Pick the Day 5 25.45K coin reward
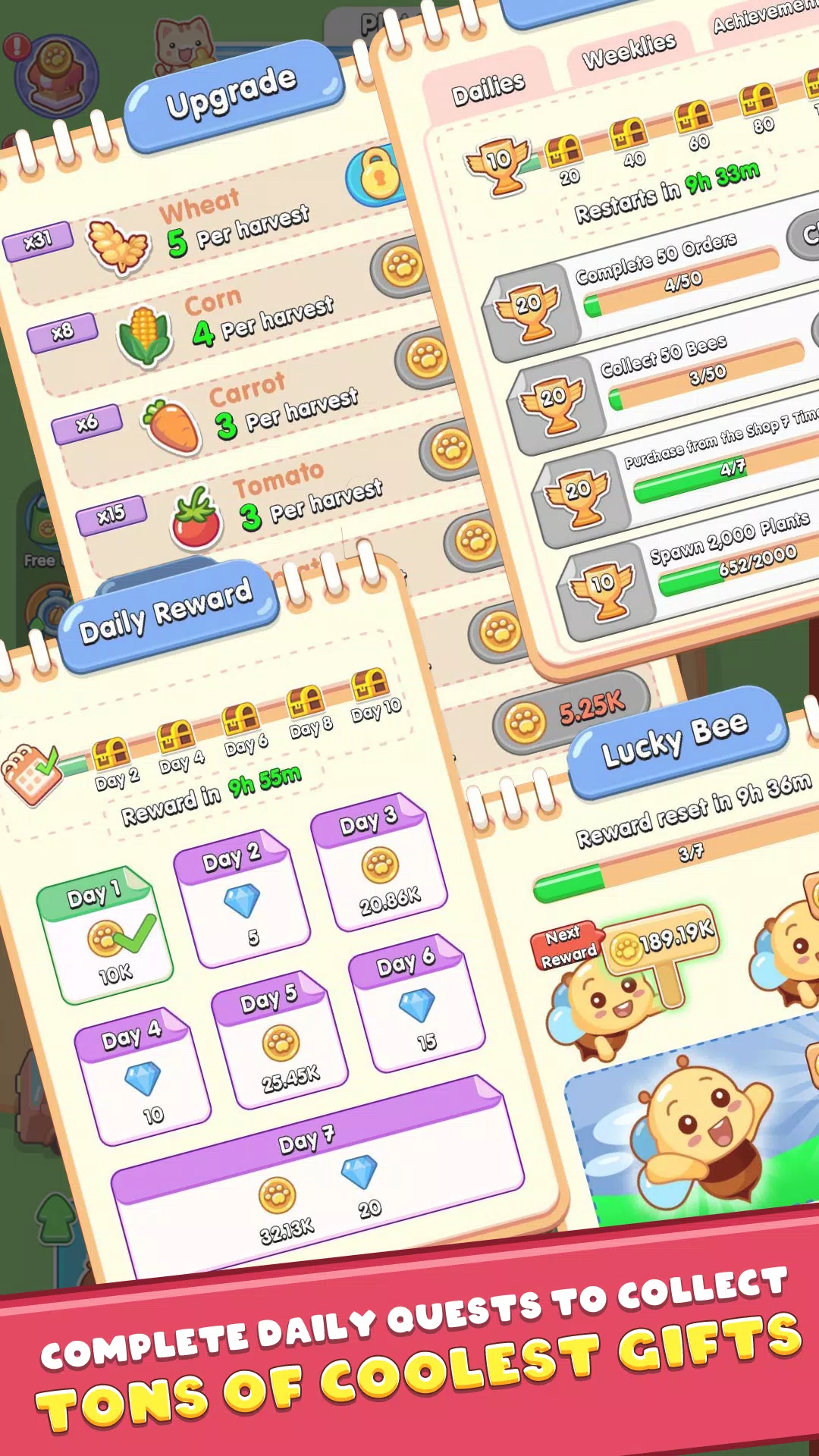 [x=280, y=1040]
